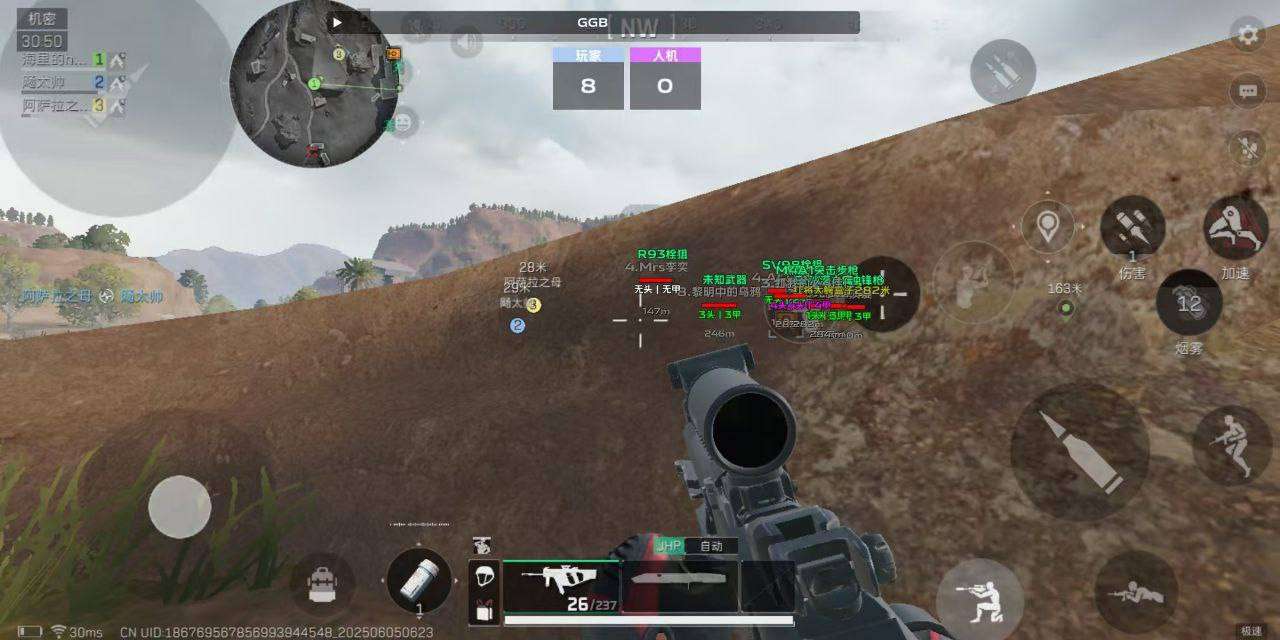Screen dimensions: 1280x640
Task: Toggle the muted microphone icon
Action: [1247, 148]
